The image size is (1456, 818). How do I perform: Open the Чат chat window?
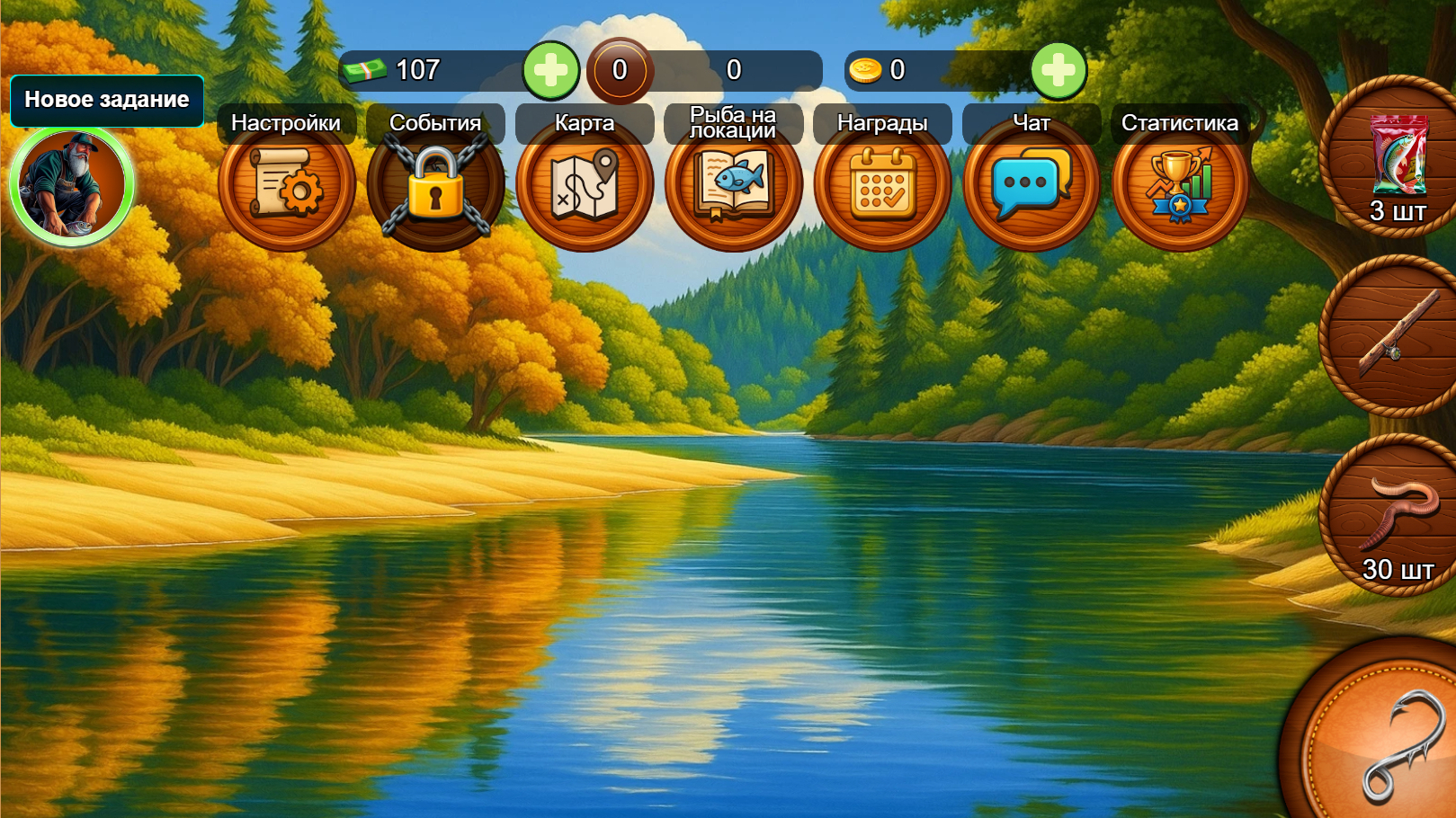(x=1032, y=184)
